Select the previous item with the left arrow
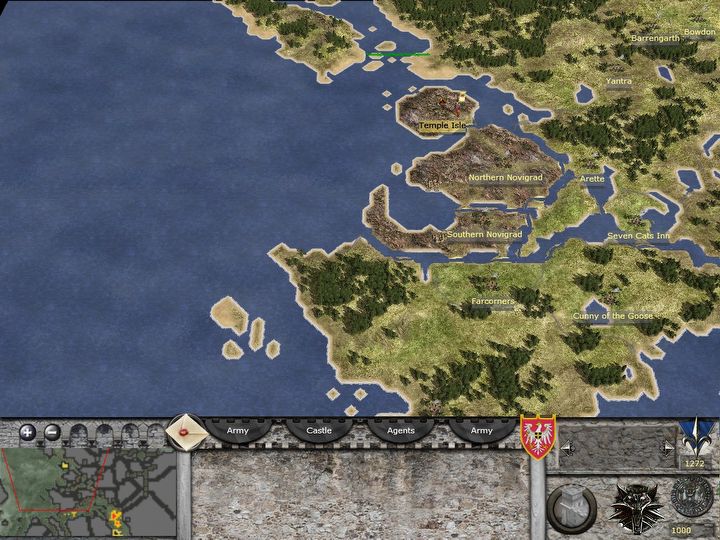 pyautogui.click(x=568, y=449)
